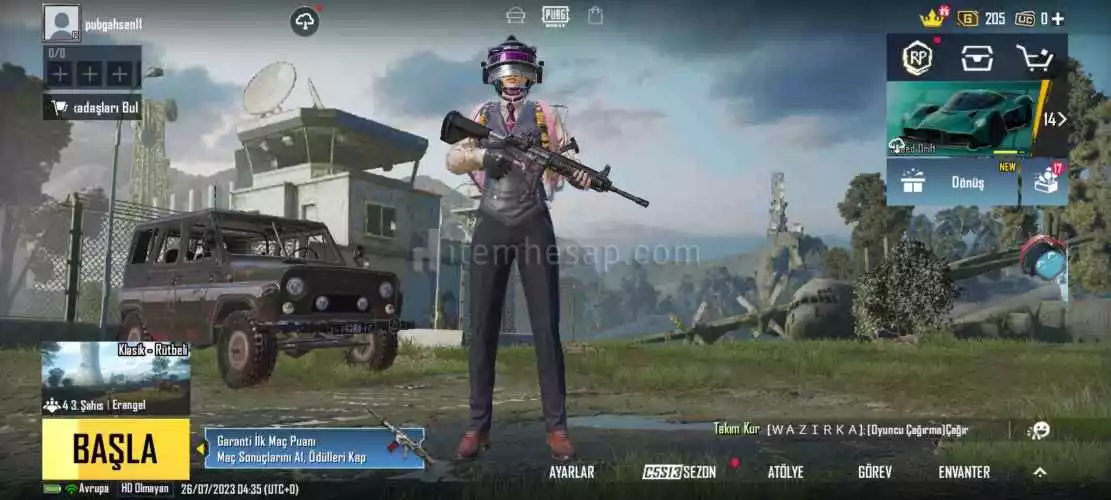Open the C5S13 SEZON page
Image resolution: width=1111 pixels, height=500 pixels.
pos(680,472)
